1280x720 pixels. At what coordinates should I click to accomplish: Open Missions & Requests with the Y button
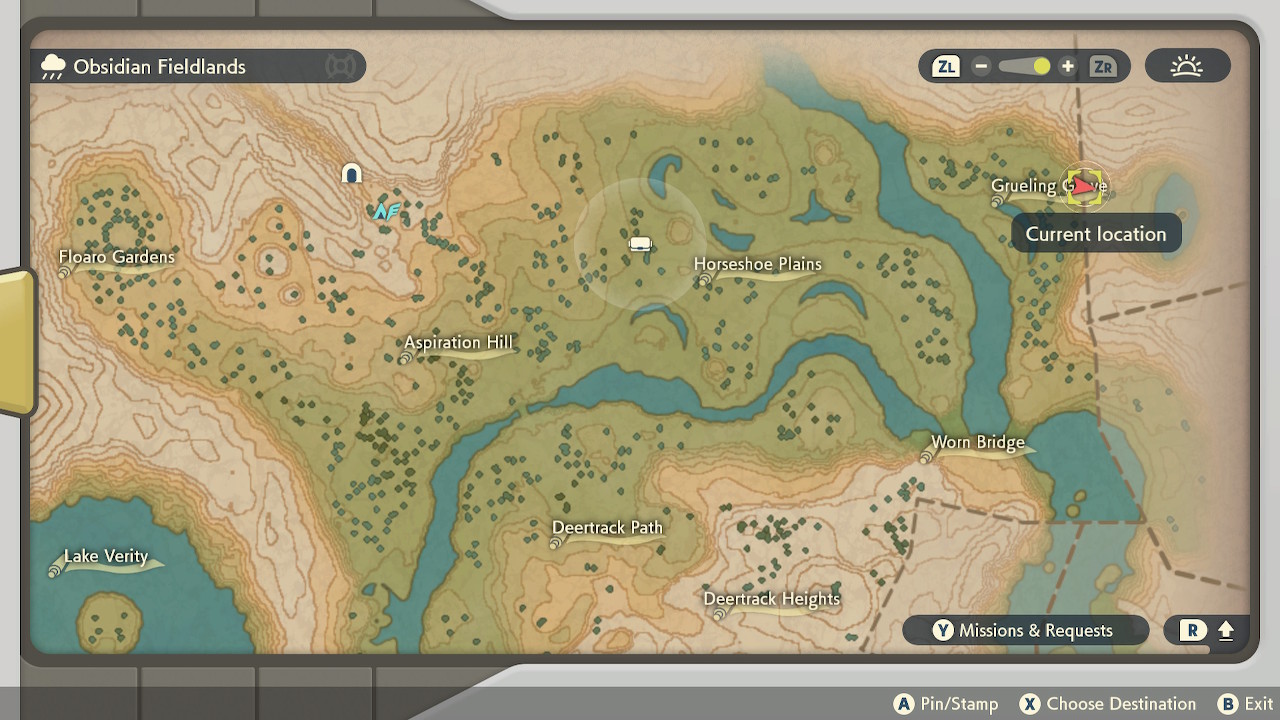pyautogui.click(x=1025, y=630)
